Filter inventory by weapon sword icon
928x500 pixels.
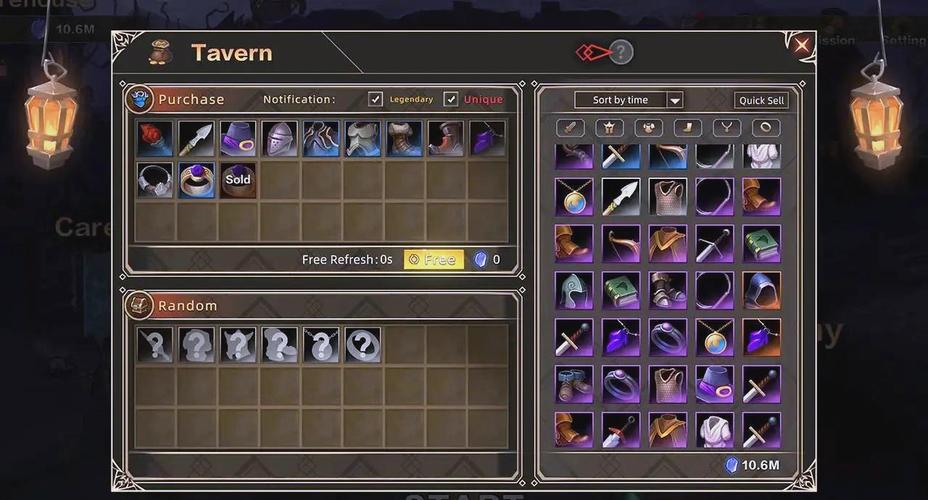(570, 128)
